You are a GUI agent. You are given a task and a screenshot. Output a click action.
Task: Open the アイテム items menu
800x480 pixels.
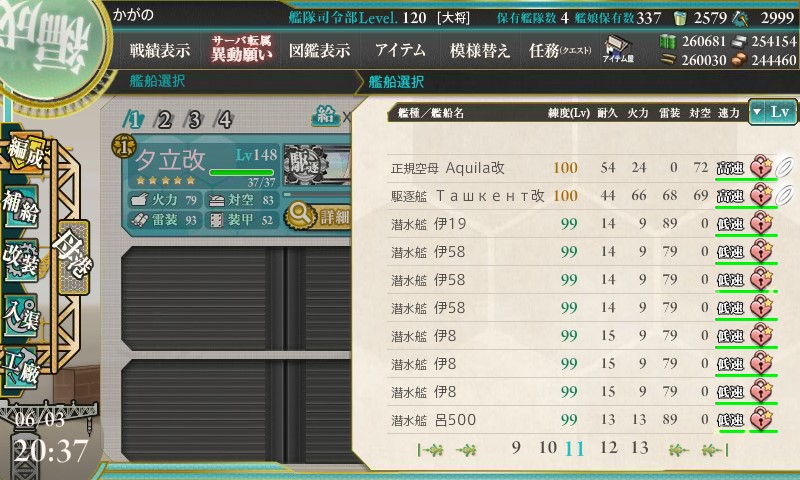[400, 51]
